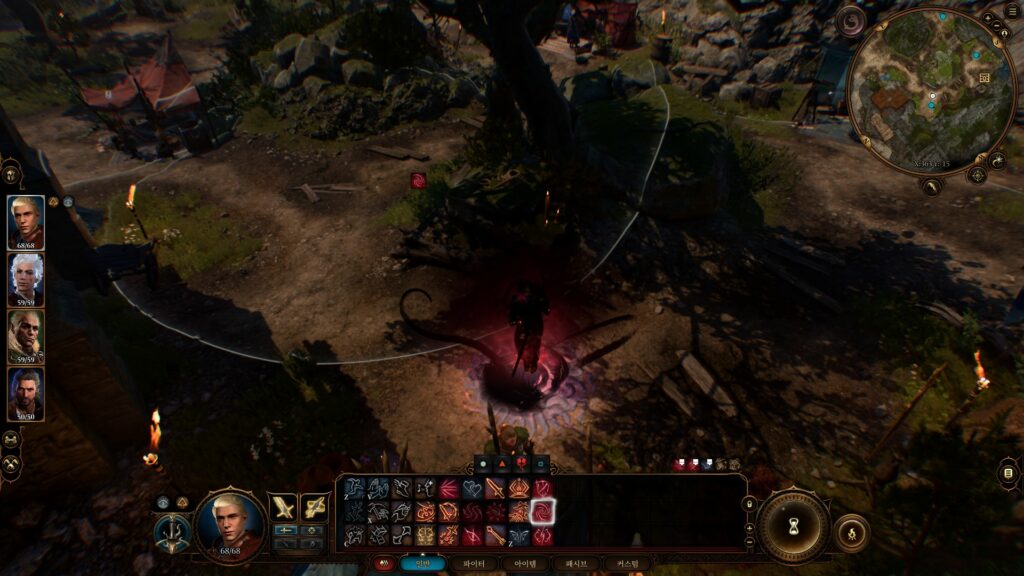Screen dimensions: 1024x576
Task: Activate the highlighted red swirl ability
Action: click(542, 512)
